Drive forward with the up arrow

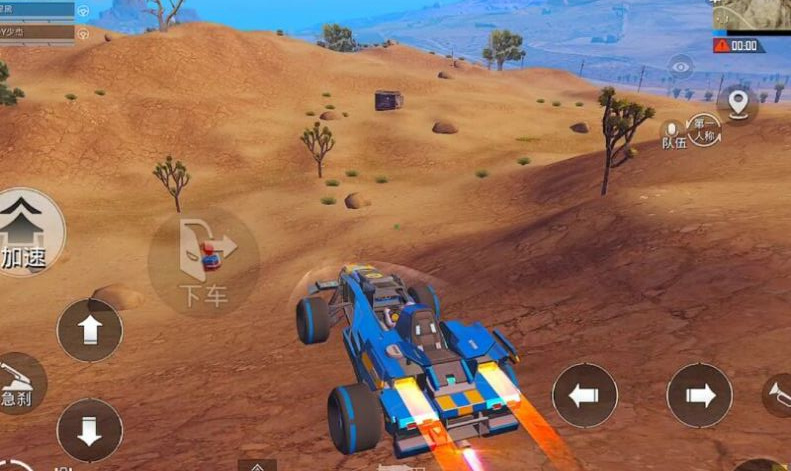click(x=90, y=330)
